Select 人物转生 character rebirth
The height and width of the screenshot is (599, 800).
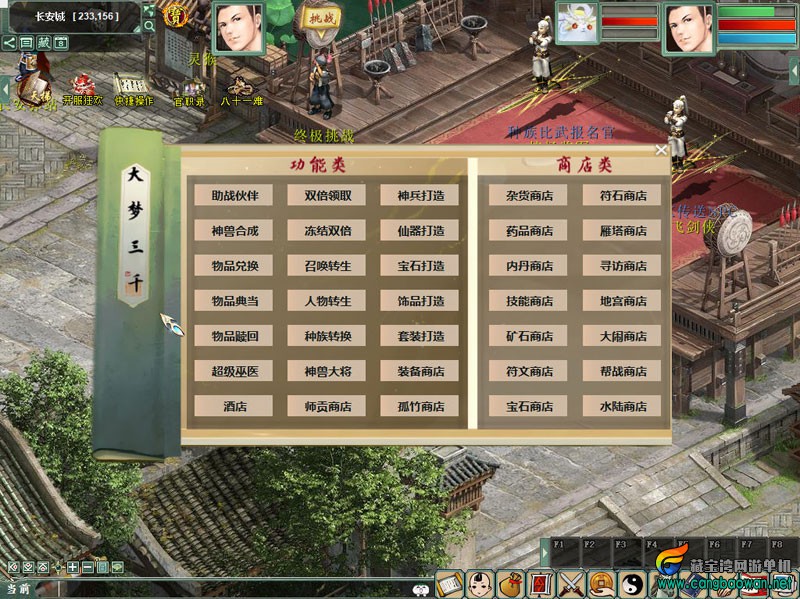(328, 301)
